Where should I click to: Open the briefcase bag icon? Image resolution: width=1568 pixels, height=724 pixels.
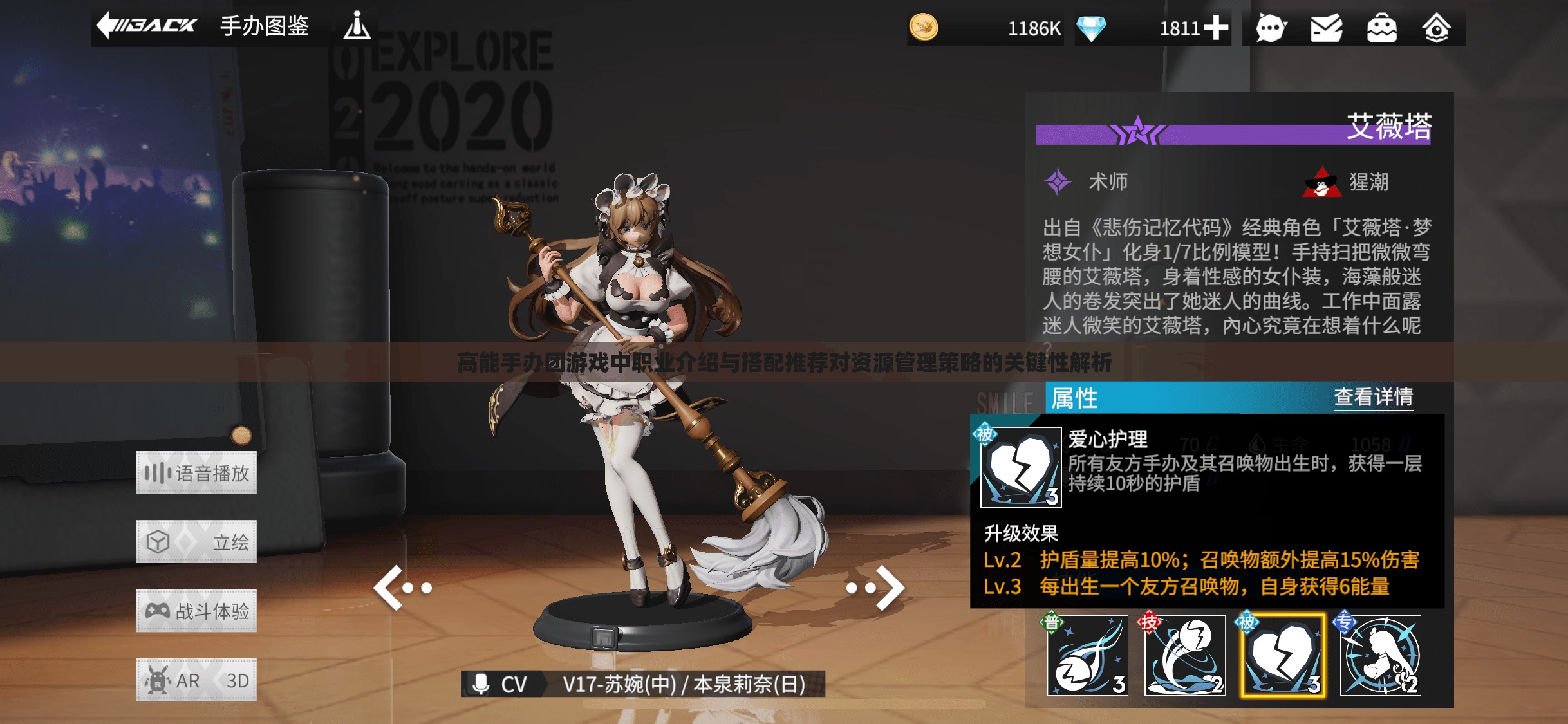pos(1381,28)
